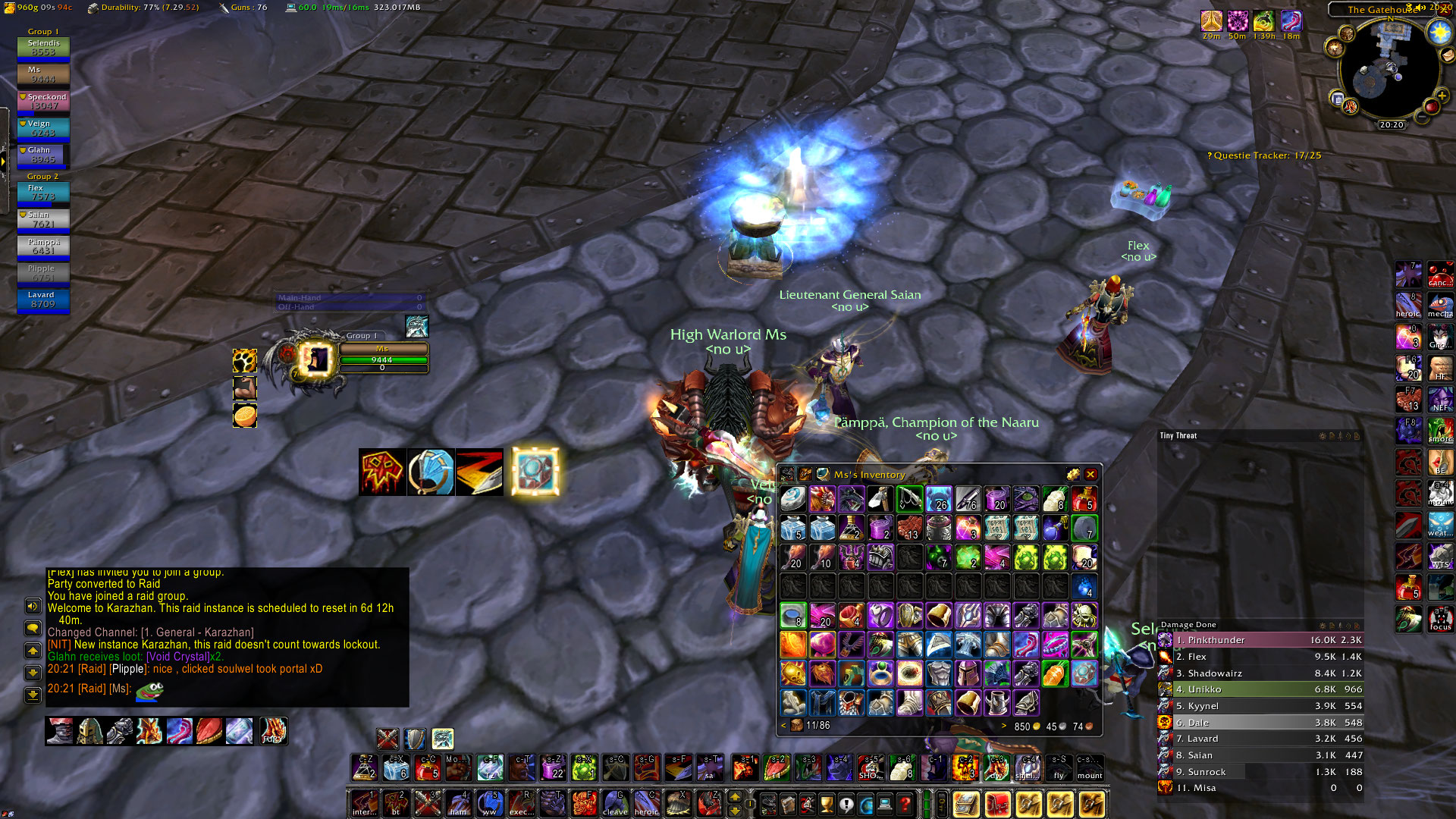This screenshot has height=819, width=1456.
Task: Select Unikko's row in the Damage Done meter
Action: pyautogui.click(x=1260, y=689)
